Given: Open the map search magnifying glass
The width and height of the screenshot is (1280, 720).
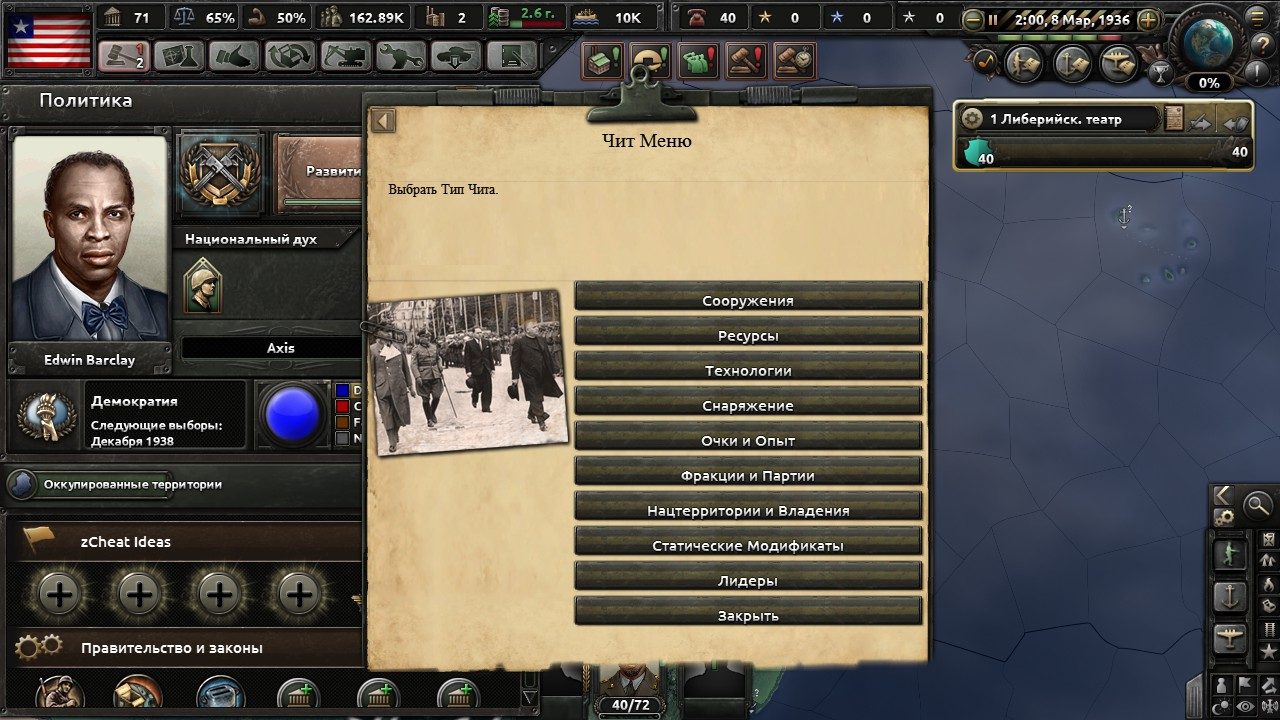Looking at the screenshot, I should [x=1257, y=506].
